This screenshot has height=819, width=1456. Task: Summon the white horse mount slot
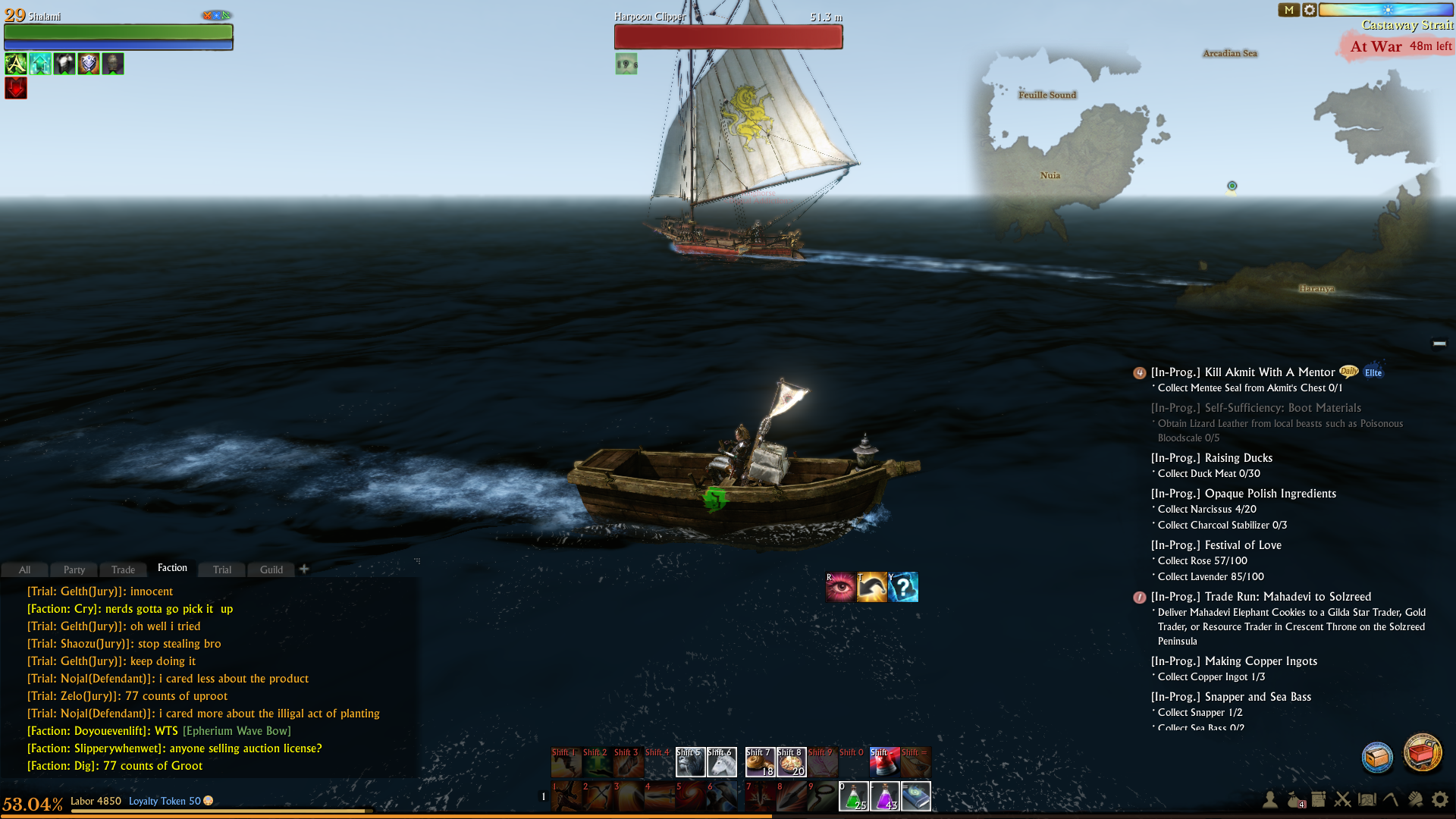721,762
